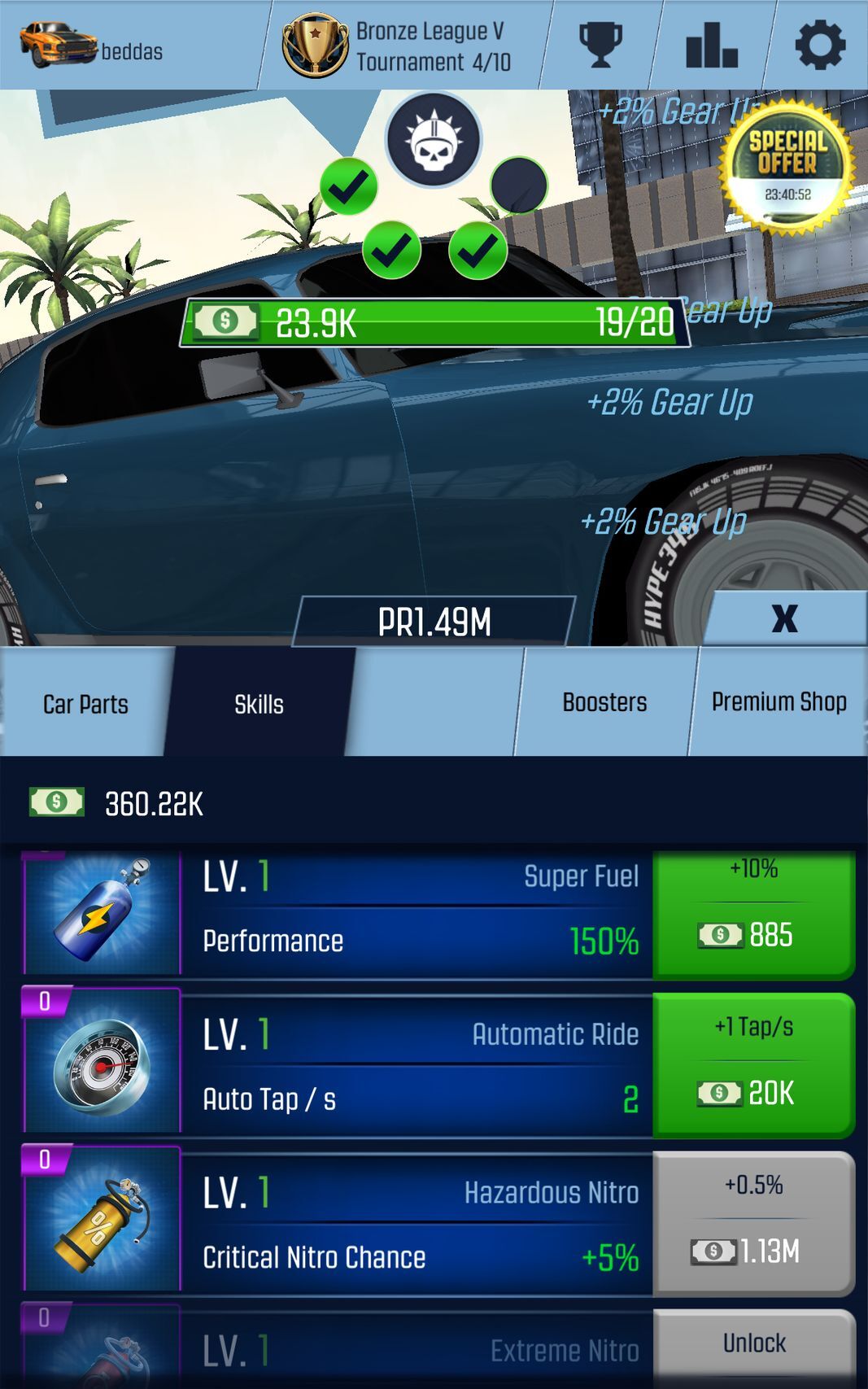
Task: Buy Automatic Ride upgrade for 20K
Action: point(753,1064)
